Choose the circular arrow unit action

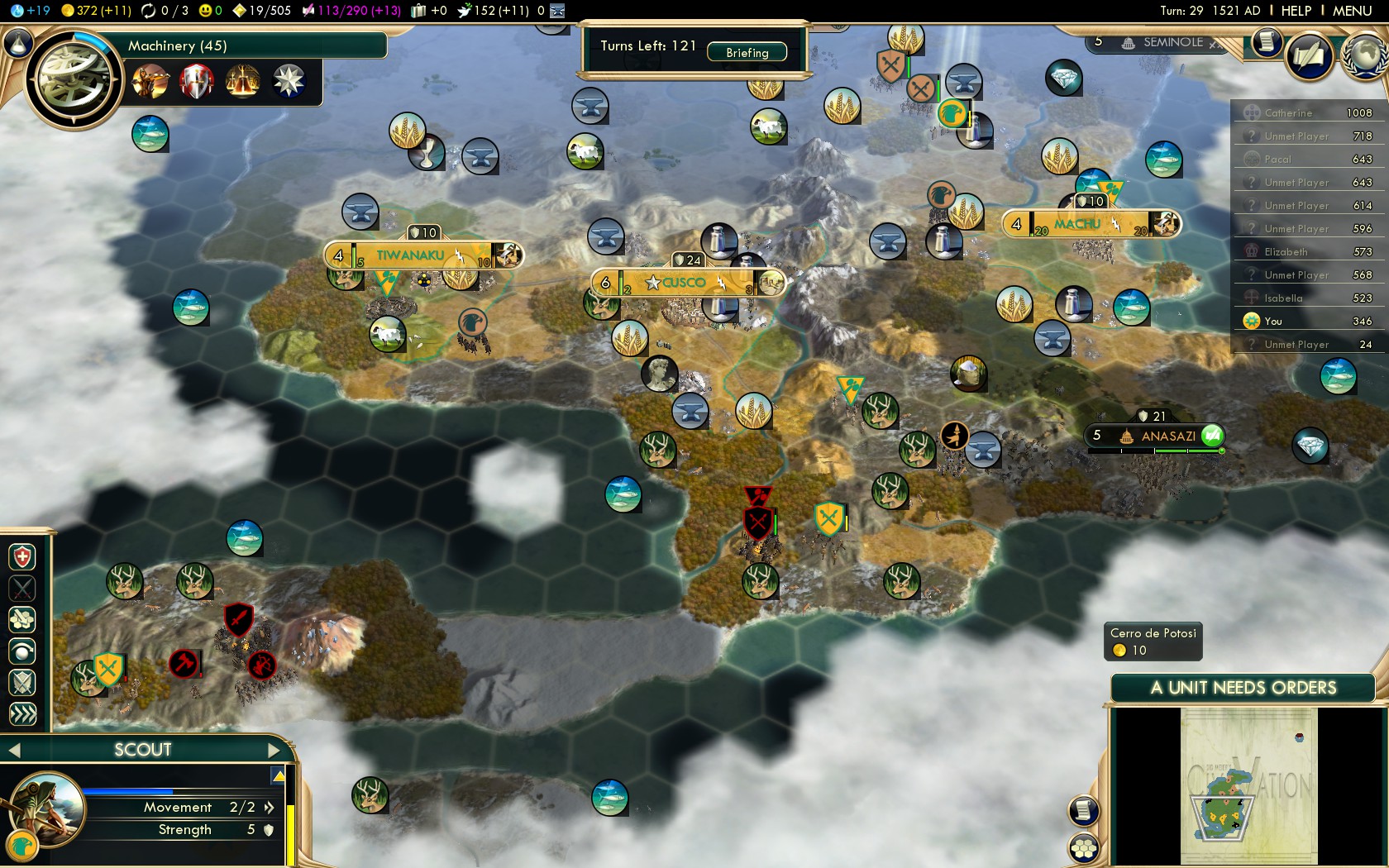point(22,651)
